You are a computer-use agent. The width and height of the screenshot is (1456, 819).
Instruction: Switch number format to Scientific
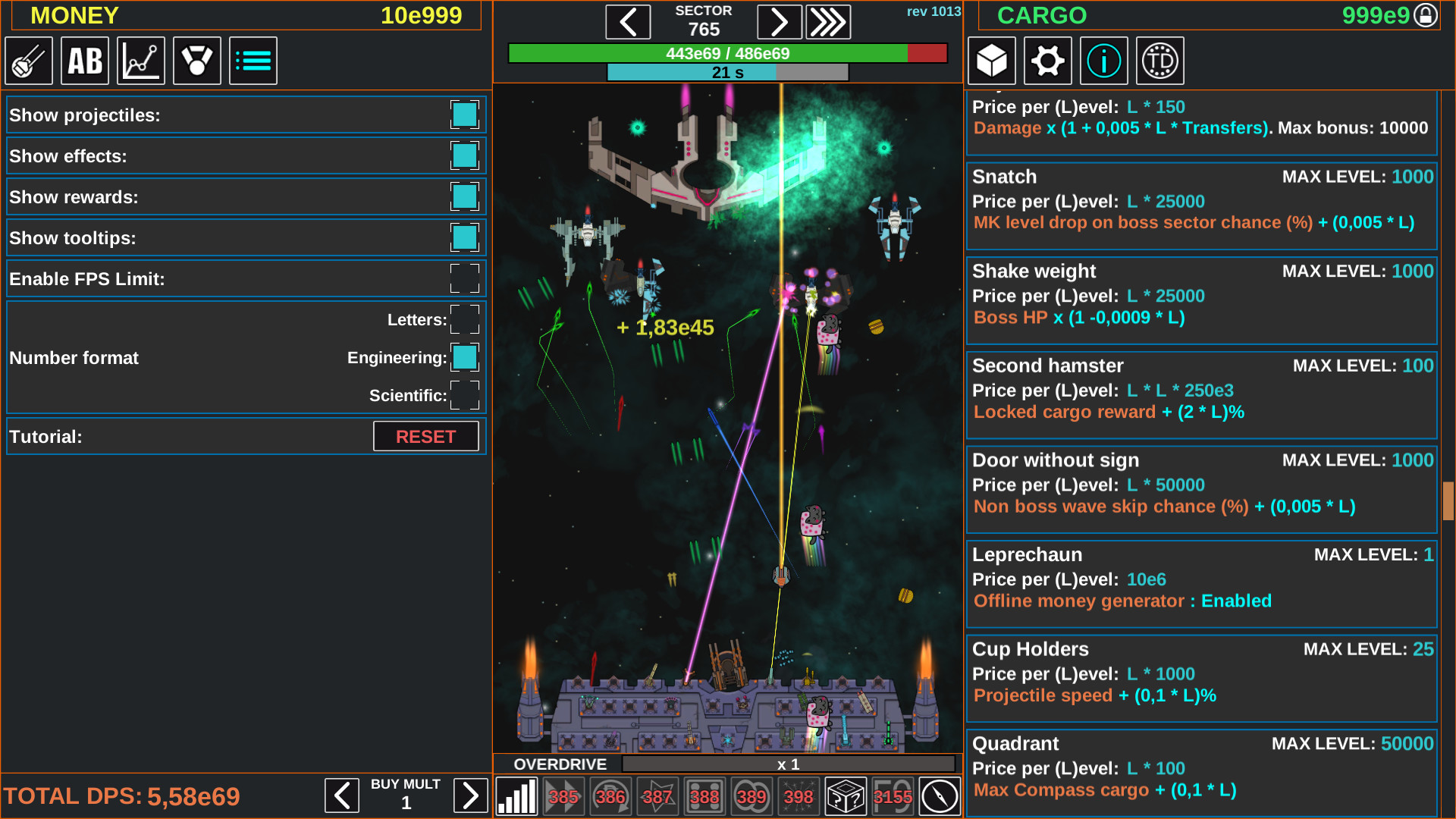pyautogui.click(x=464, y=395)
